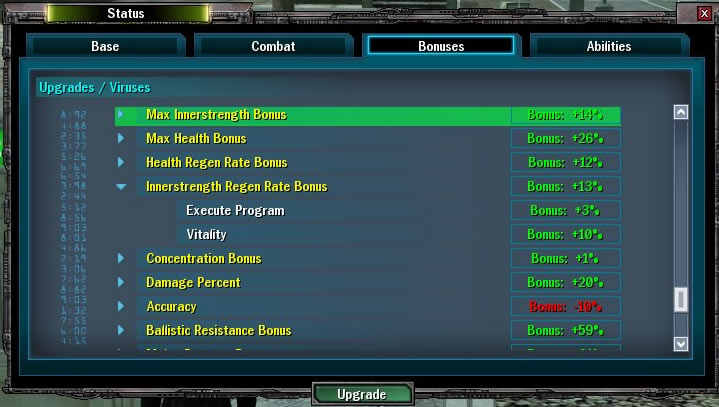This screenshot has width=719, height=407.
Task: Select the Vitality bonus entry
Action: tap(206, 235)
